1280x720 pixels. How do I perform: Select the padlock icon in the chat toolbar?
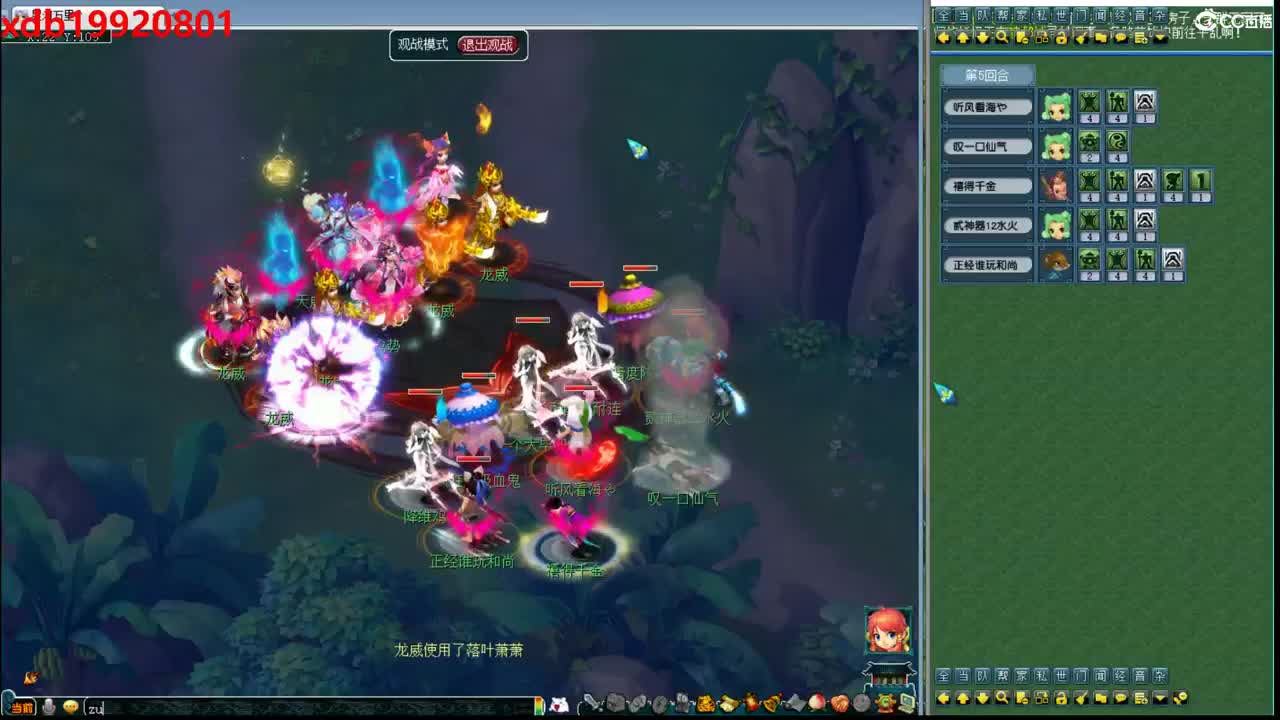[x=1060, y=36]
